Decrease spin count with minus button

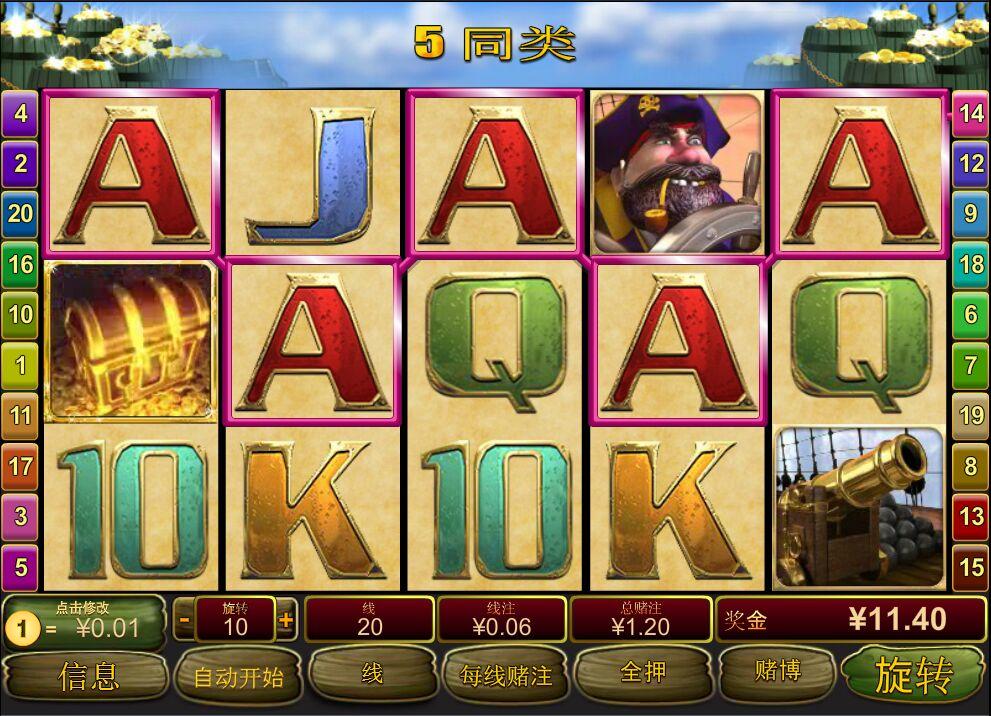184,620
